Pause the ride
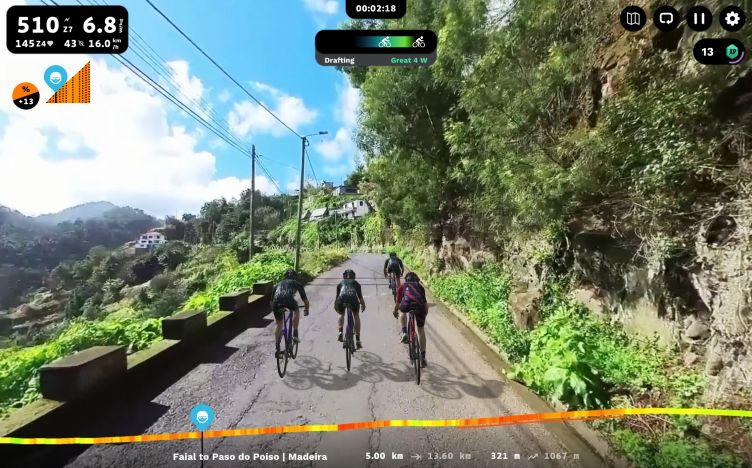 pos(699,18)
